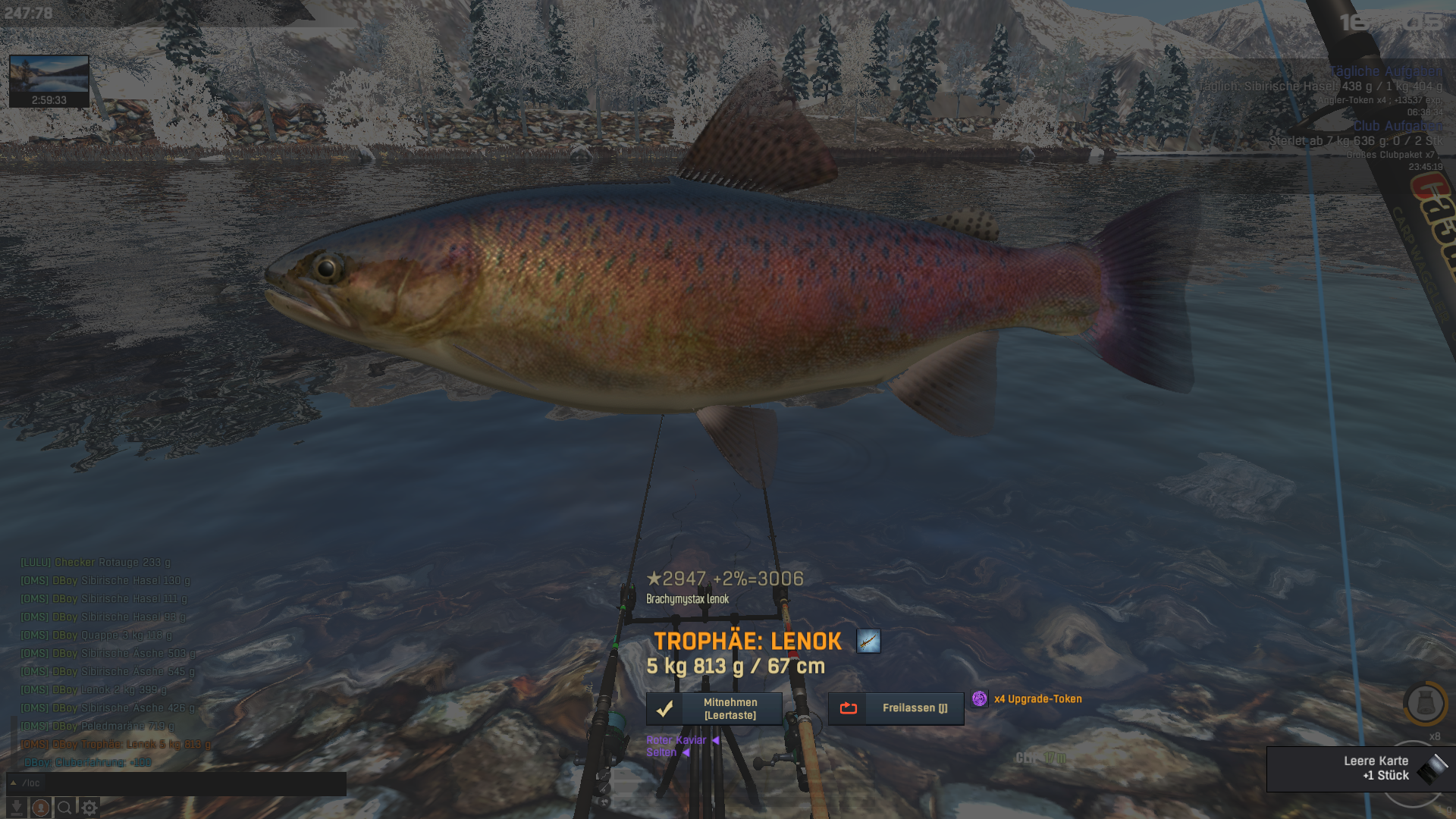Click the purple Upgrade-Token icon

point(979,698)
